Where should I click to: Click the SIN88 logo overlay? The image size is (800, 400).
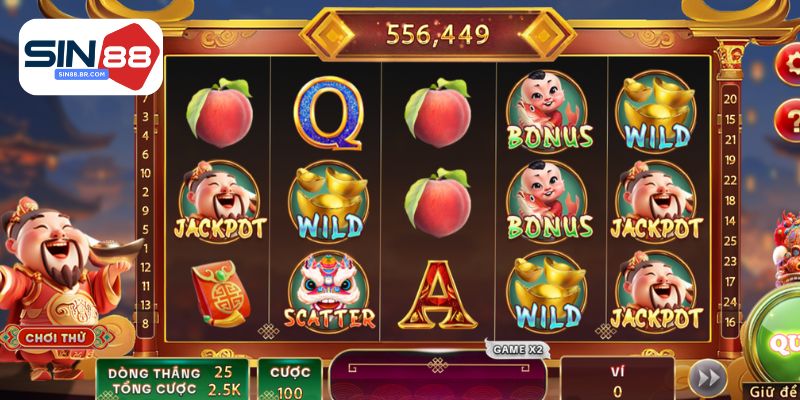(90, 56)
